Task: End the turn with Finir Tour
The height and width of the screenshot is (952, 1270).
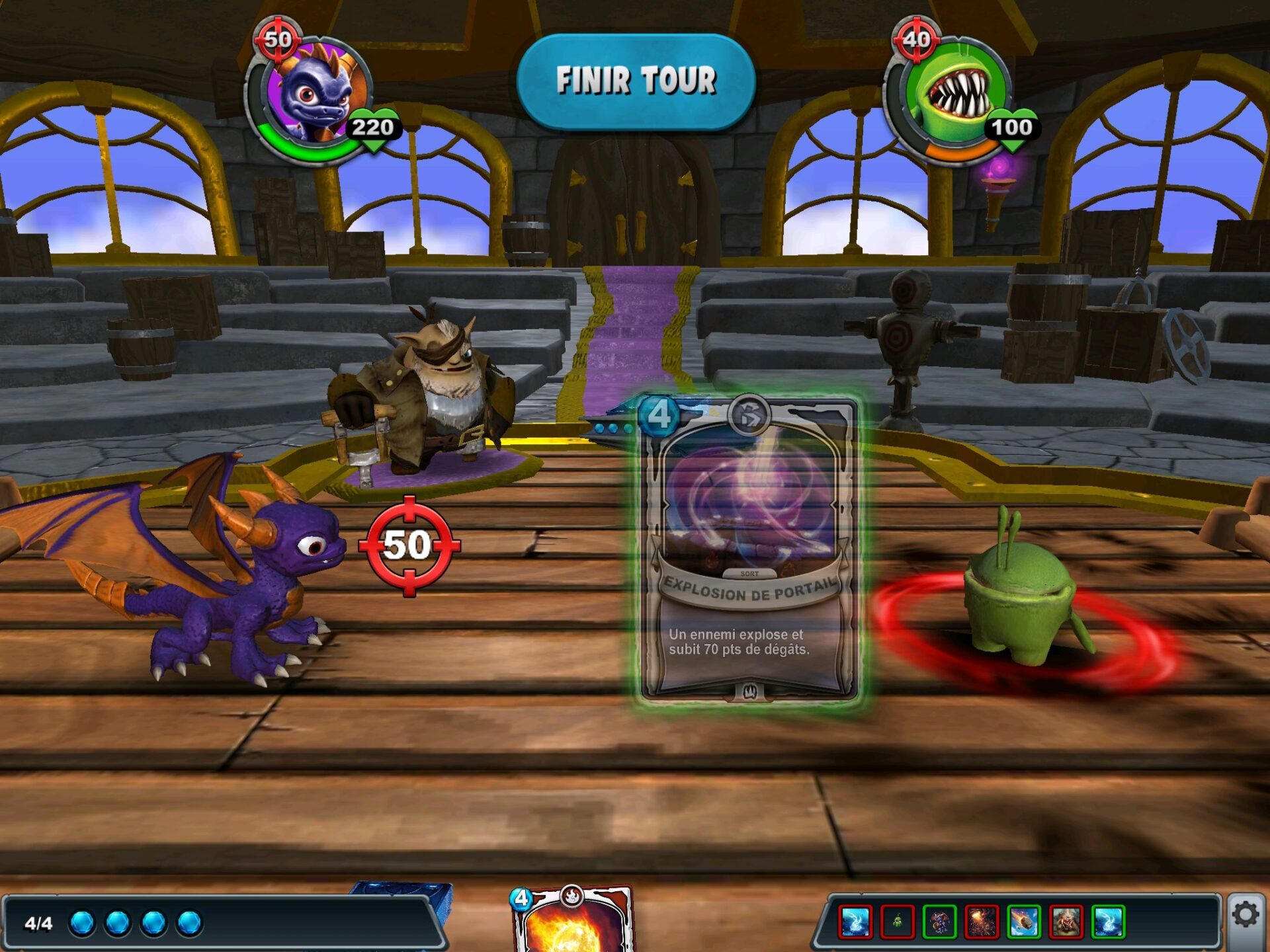Action: click(636, 81)
